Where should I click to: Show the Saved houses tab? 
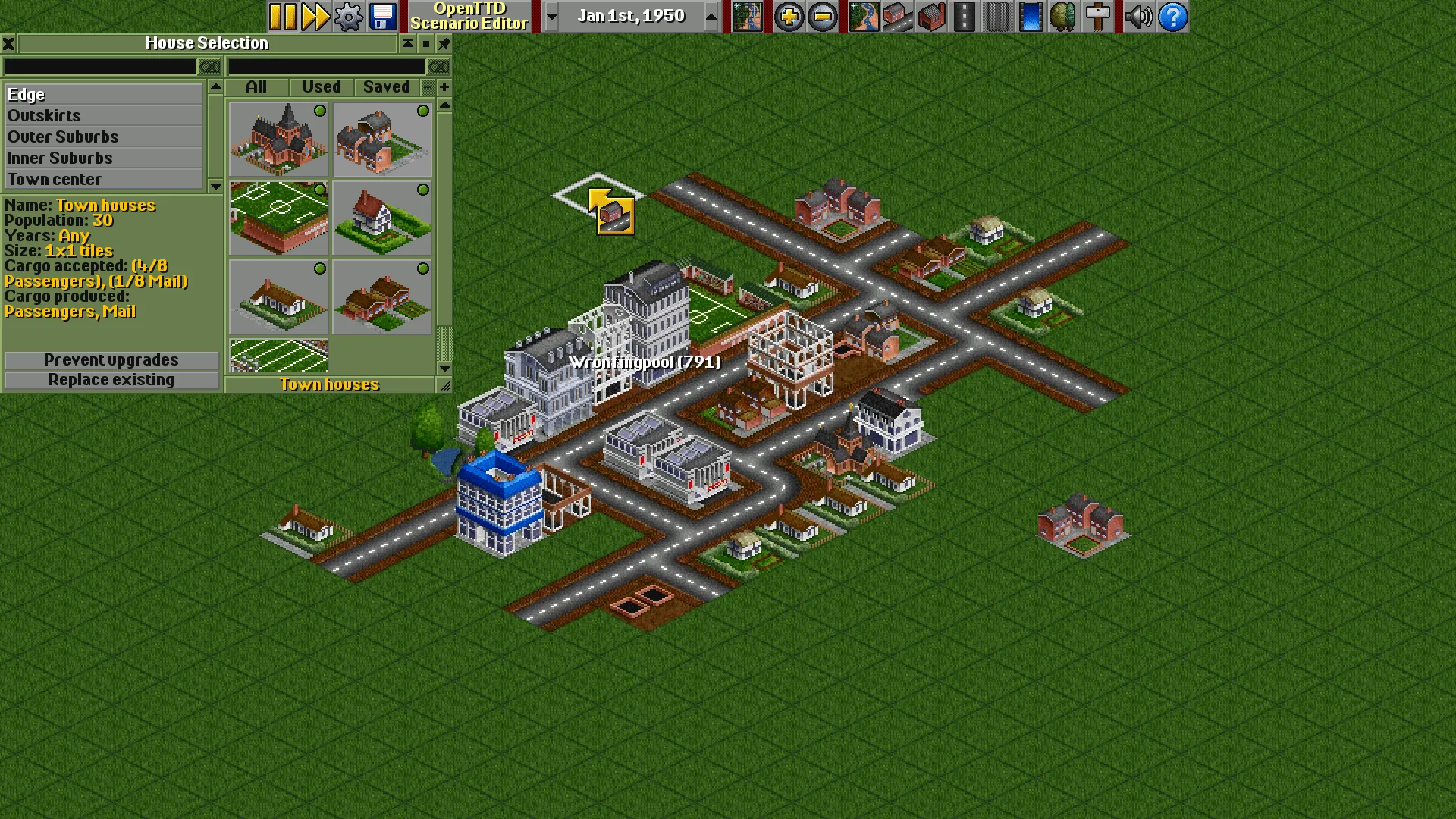click(386, 87)
